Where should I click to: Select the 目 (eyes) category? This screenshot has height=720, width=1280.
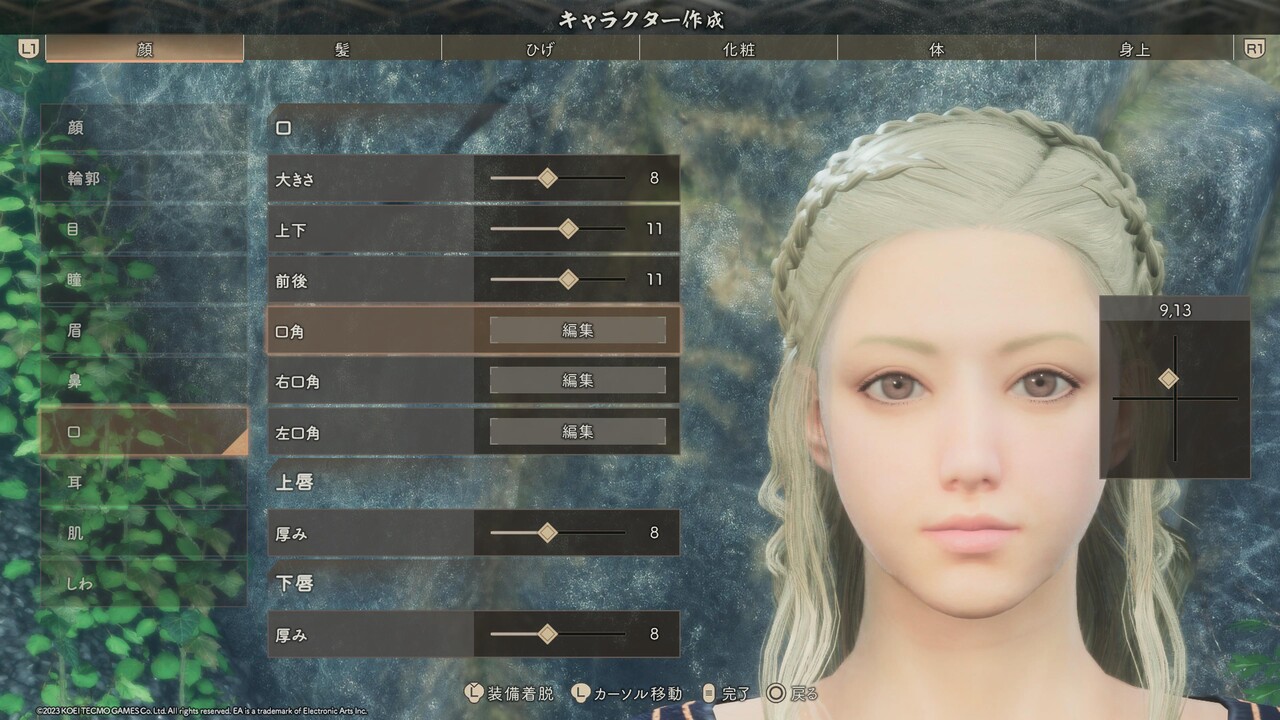[x=143, y=229]
